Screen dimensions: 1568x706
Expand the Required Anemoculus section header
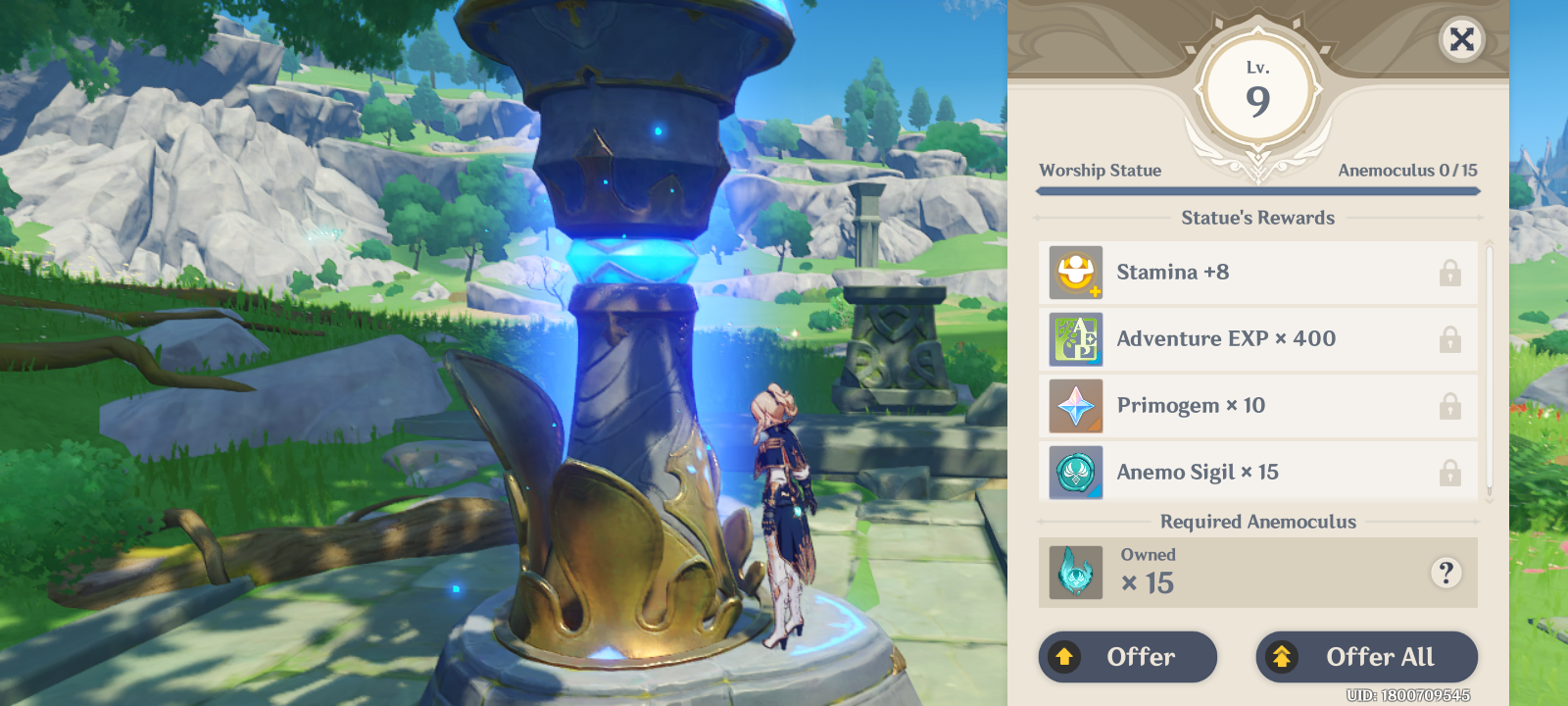tap(1258, 522)
